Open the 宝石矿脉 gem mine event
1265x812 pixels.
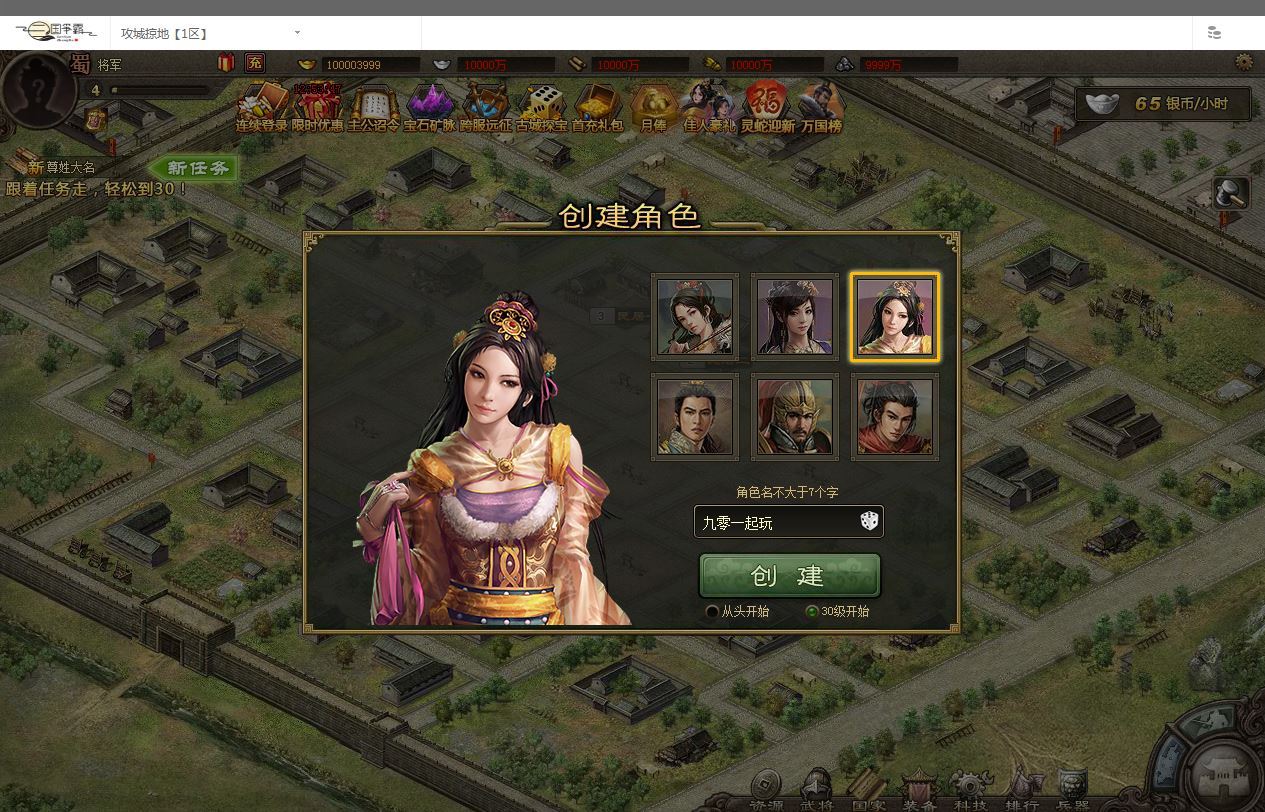pyautogui.click(x=429, y=109)
